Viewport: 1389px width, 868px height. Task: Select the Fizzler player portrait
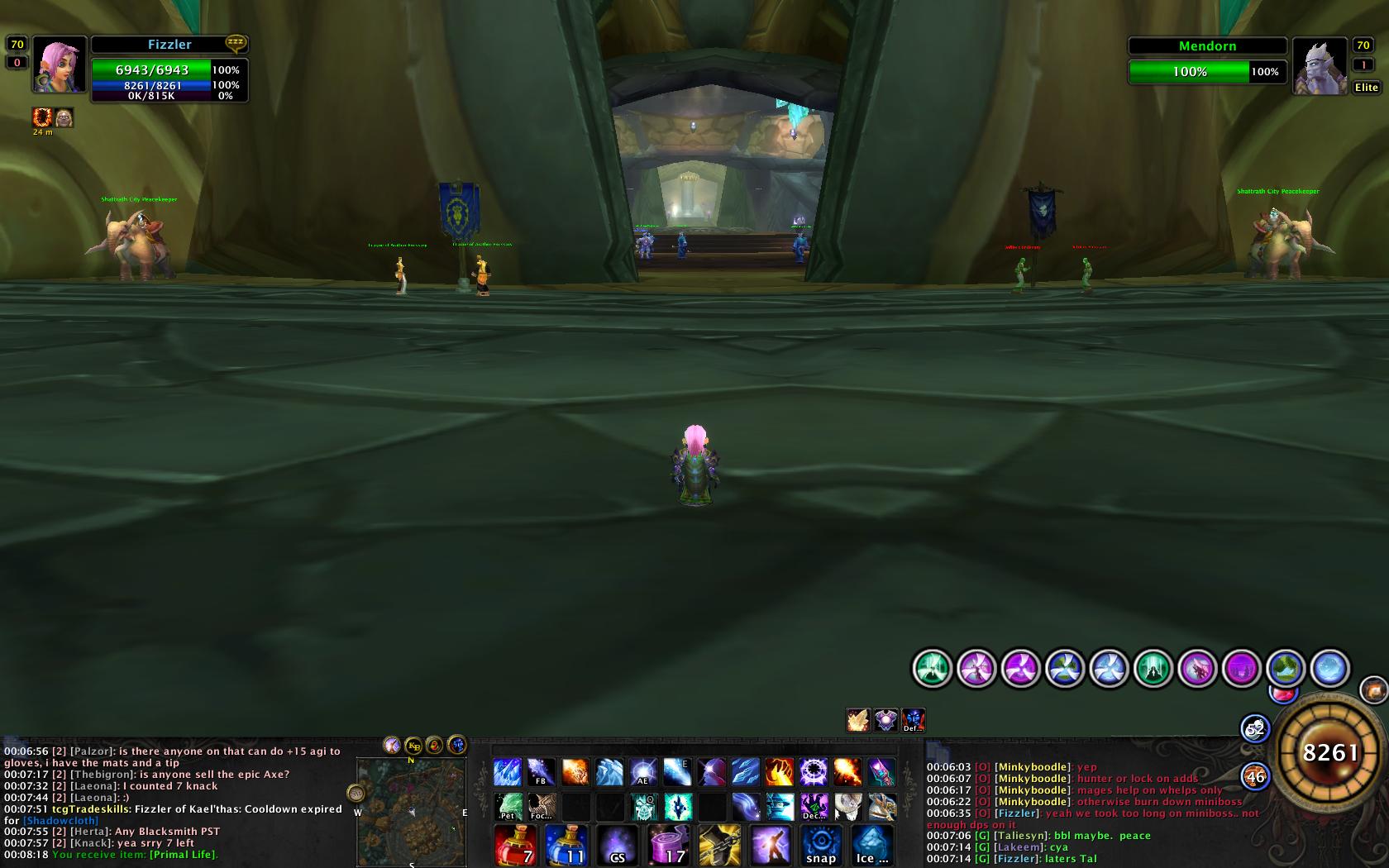(x=59, y=65)
